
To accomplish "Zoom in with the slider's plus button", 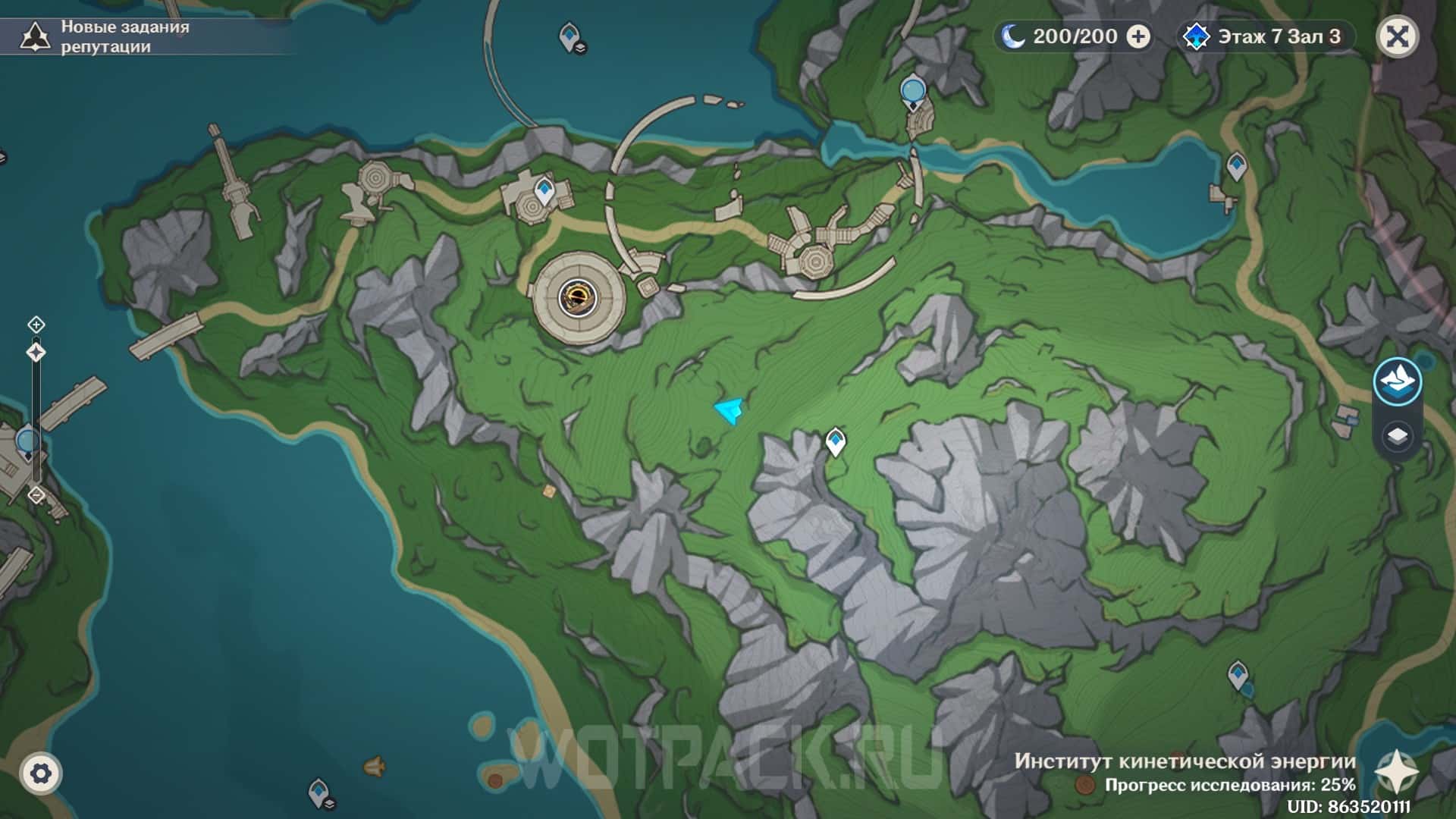I will [36, 325].
